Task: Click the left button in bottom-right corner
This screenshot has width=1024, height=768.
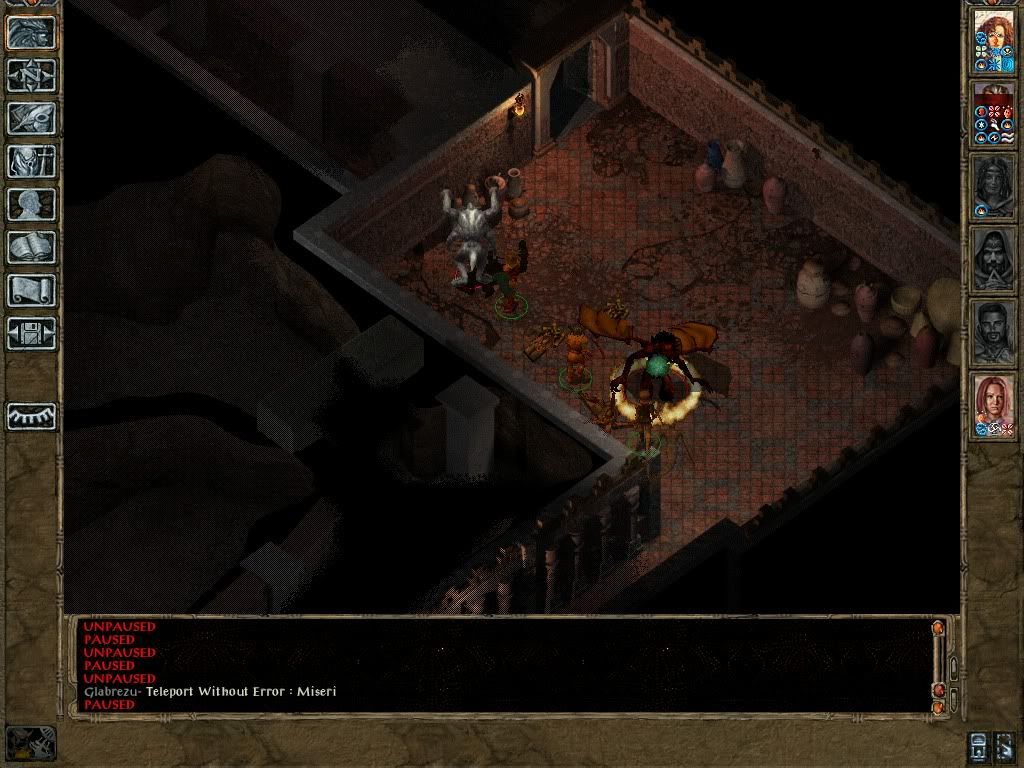Action: (980, 745)
